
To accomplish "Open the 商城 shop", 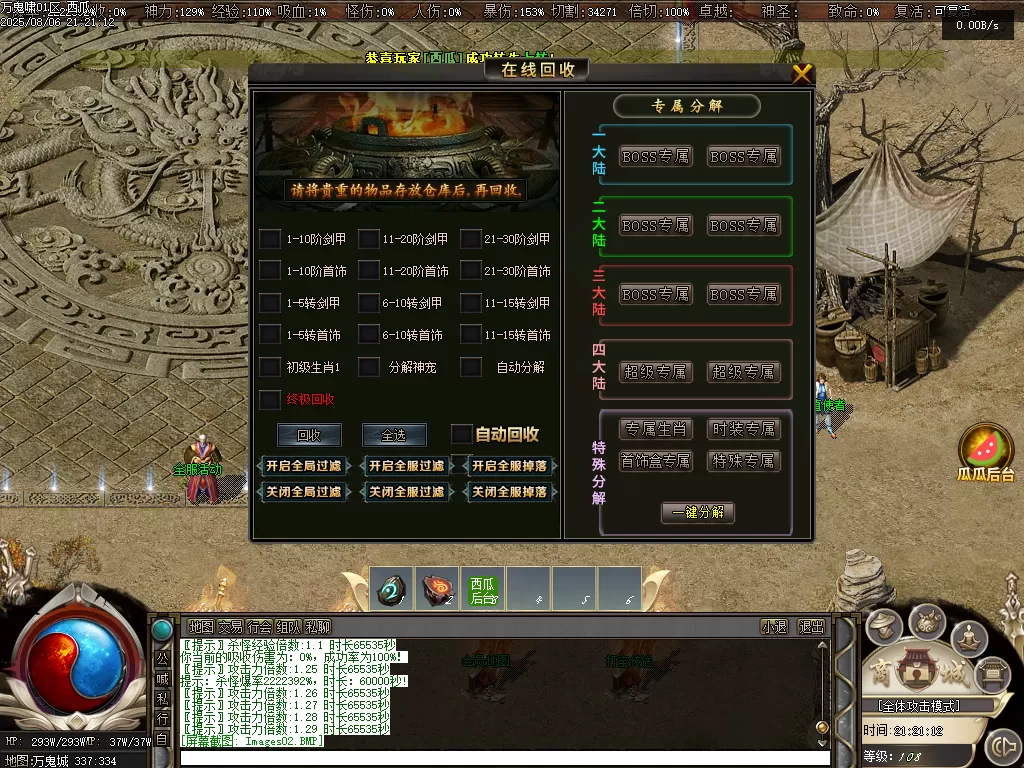I will point(912,670).
